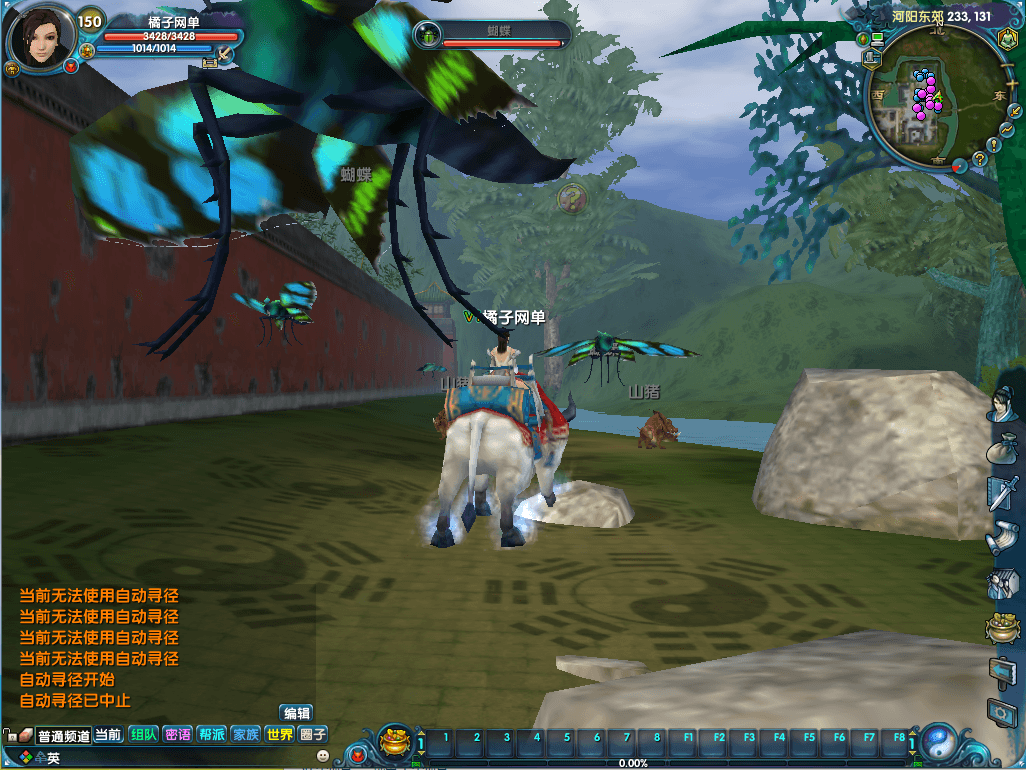
Task: Open the emoticon smiley face picker
Action: [323, 757]
